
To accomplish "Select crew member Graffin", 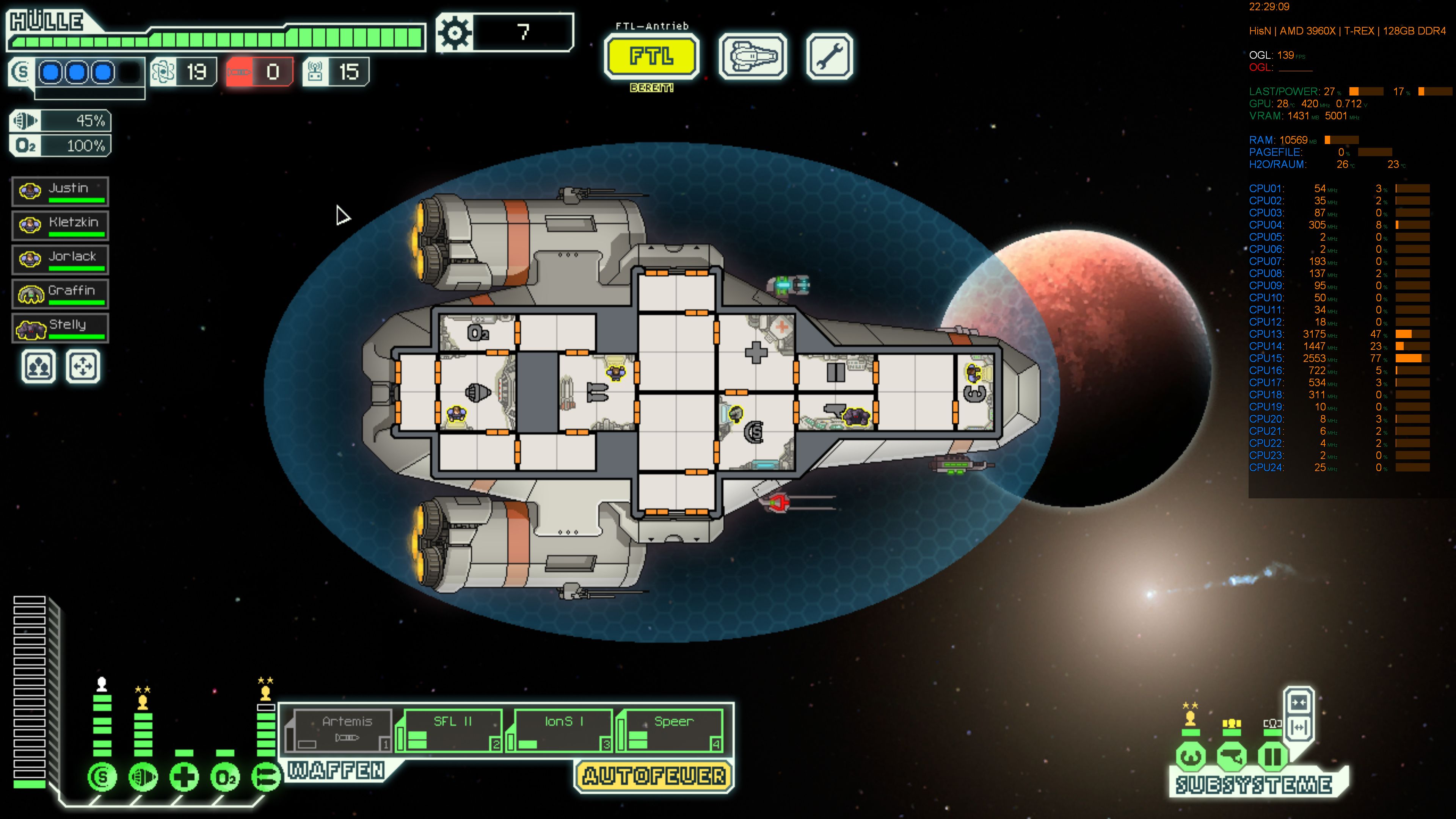I will (x=60, y=293).
